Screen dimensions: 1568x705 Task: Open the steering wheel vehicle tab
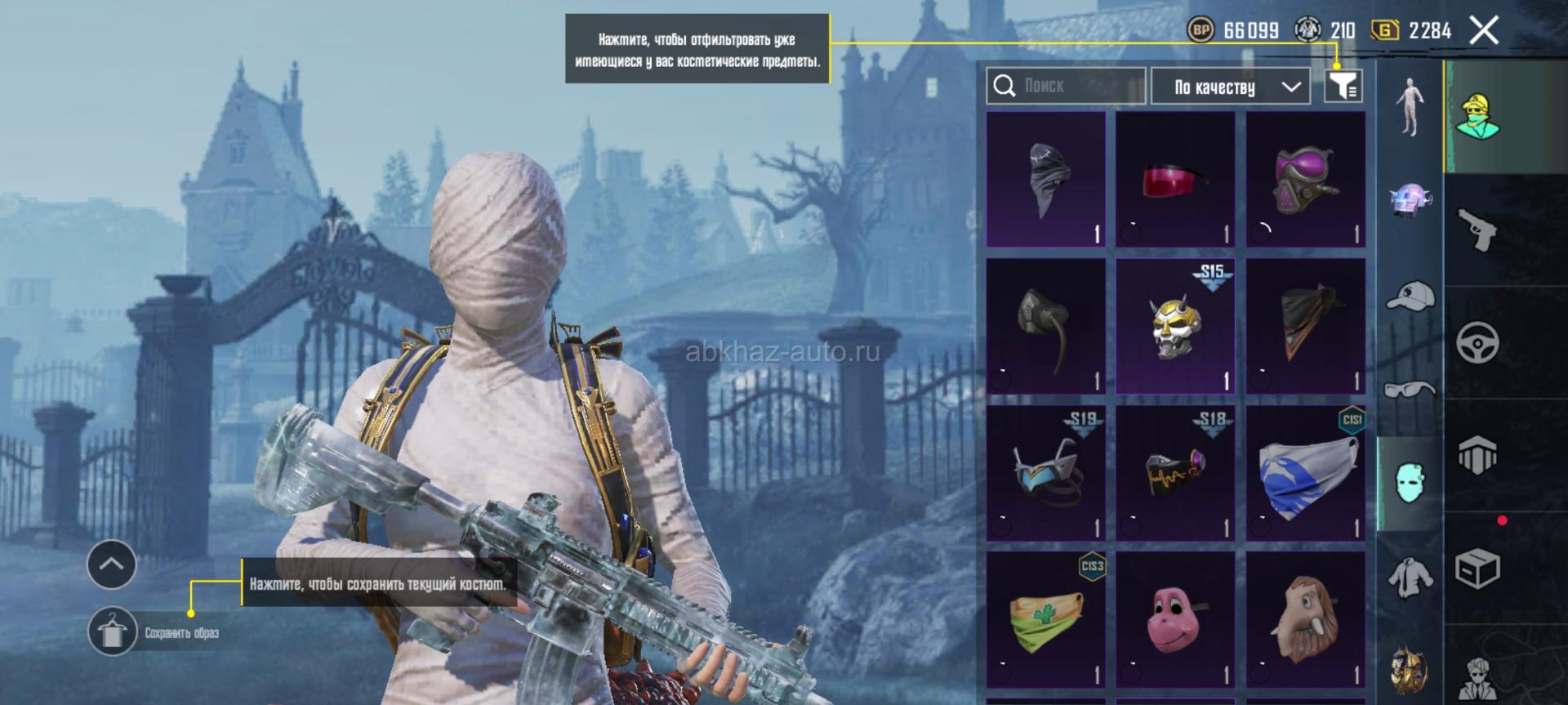click(x=1477, y=342)
